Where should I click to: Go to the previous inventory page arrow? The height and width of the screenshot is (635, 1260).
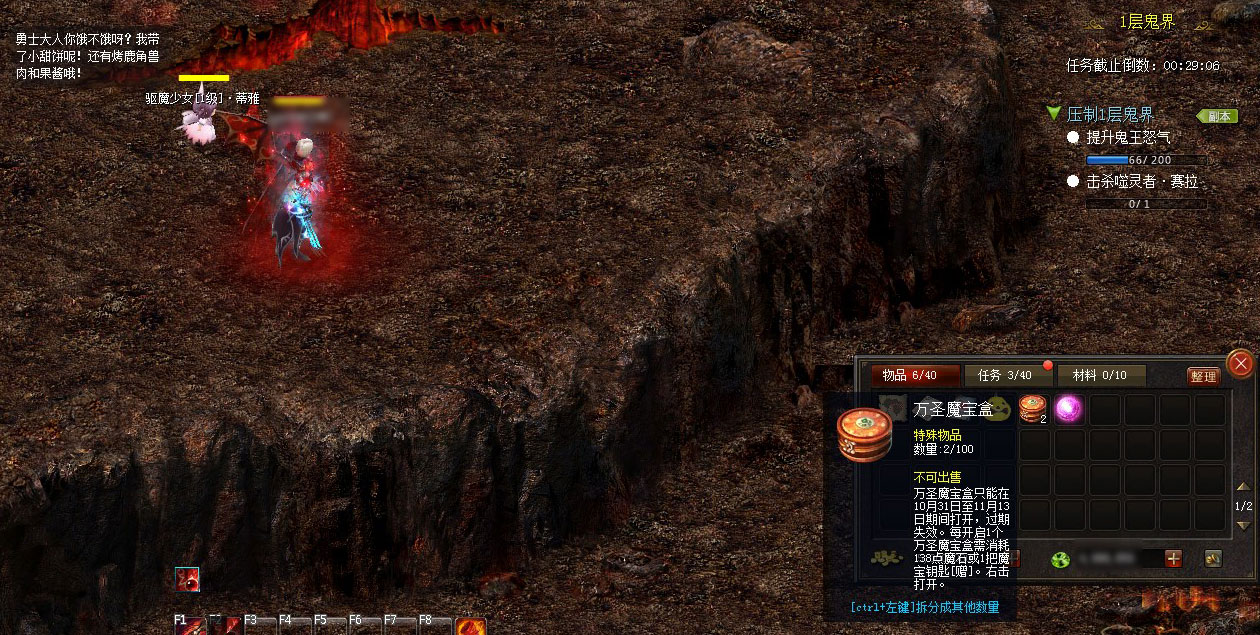tap(1243, 487)
